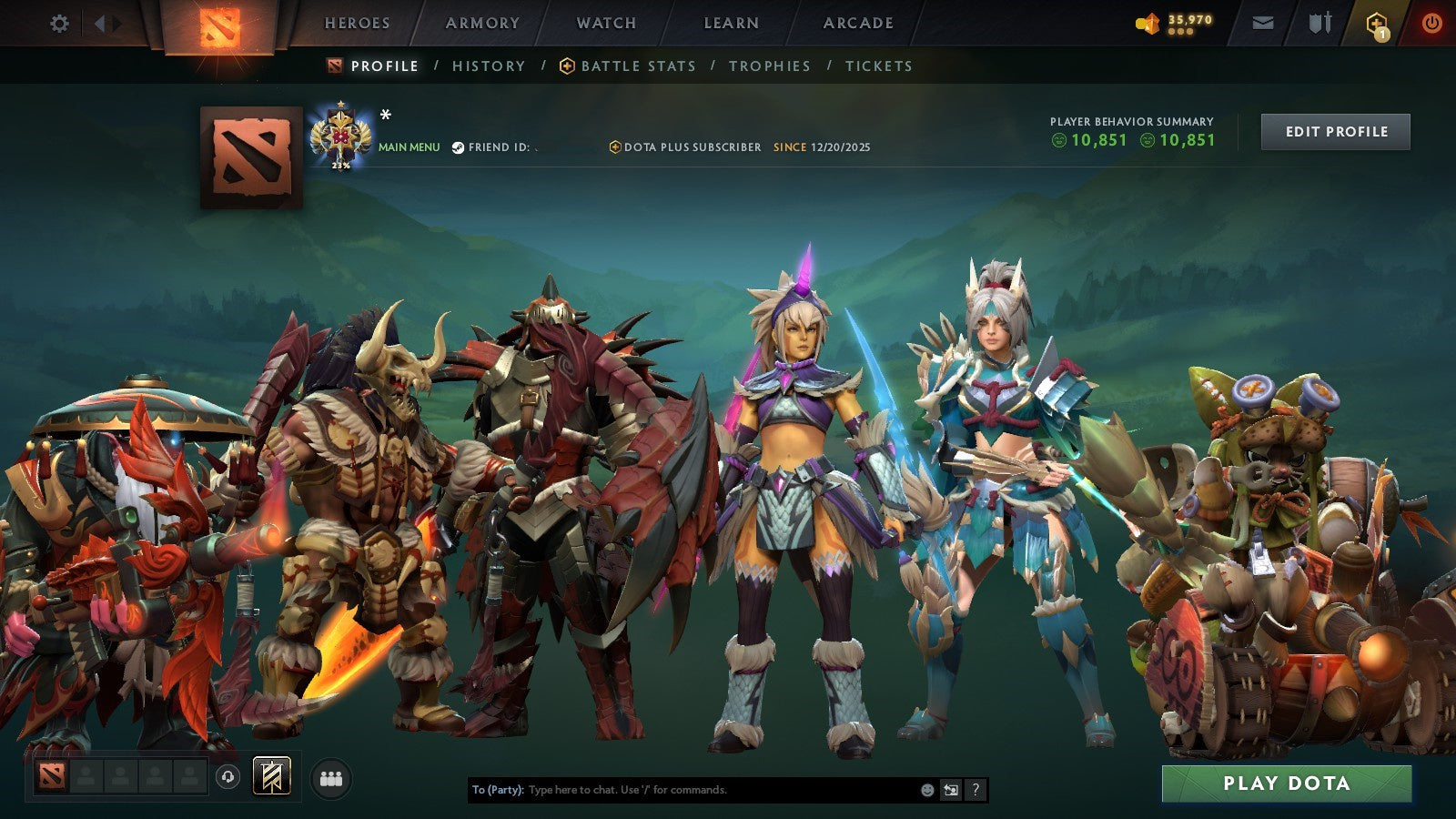Viewport: 1456px width, 819px height.
Task: Open the mail/notifications inbox icon
Action: click(x=1261, y=23)
